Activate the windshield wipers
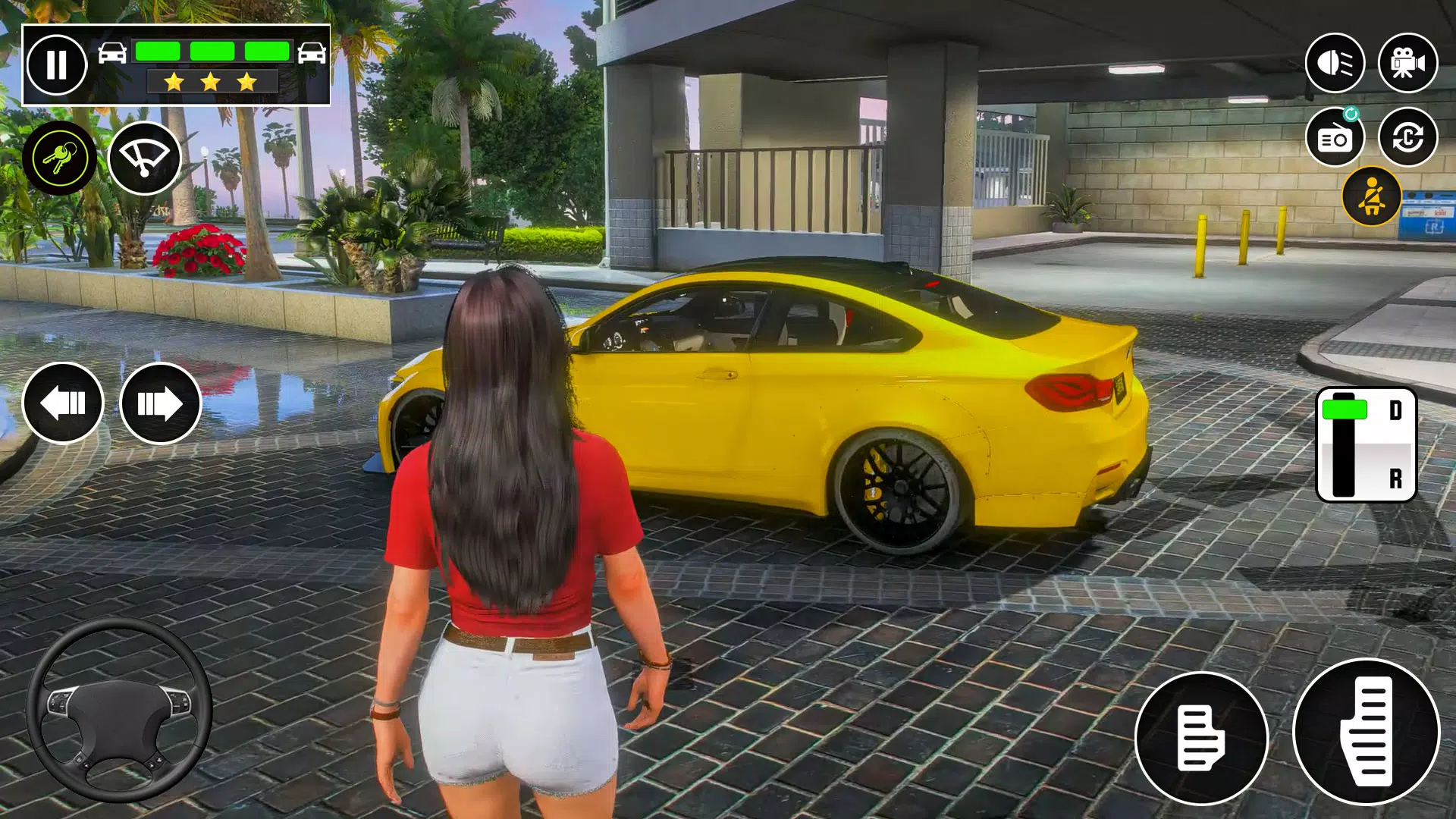The width and height of the screenshot is (1456, 819). tap(144, 157)
